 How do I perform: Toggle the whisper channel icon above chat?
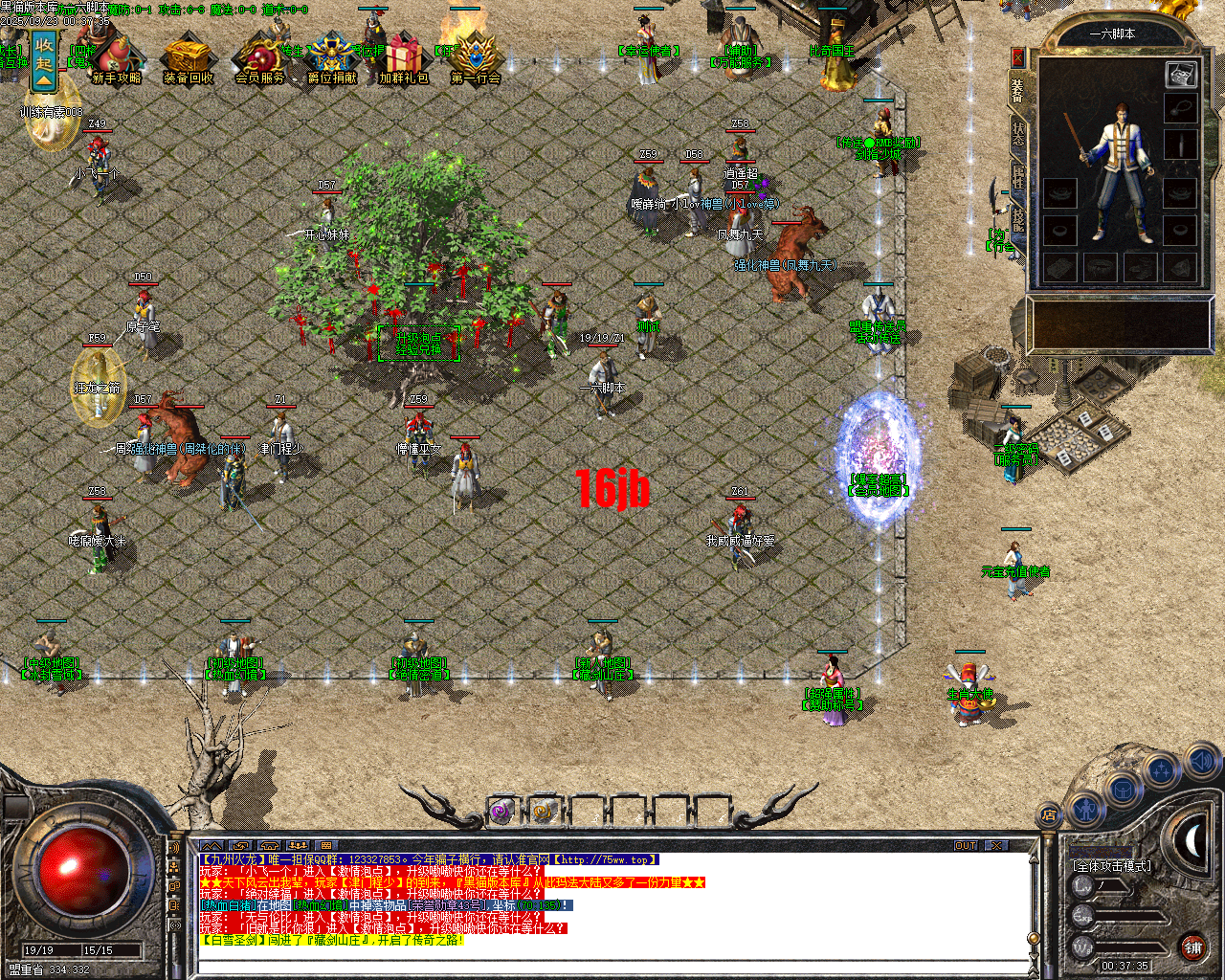(240, 847)
